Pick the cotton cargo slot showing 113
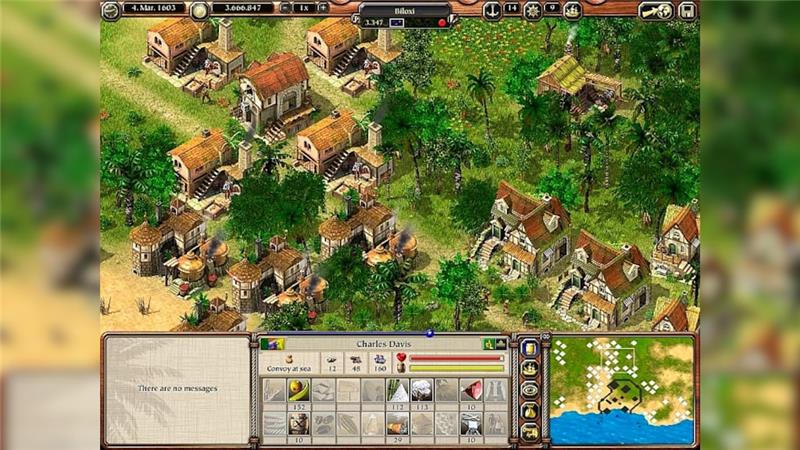The image size is (800, 450). tap(421, 391)
